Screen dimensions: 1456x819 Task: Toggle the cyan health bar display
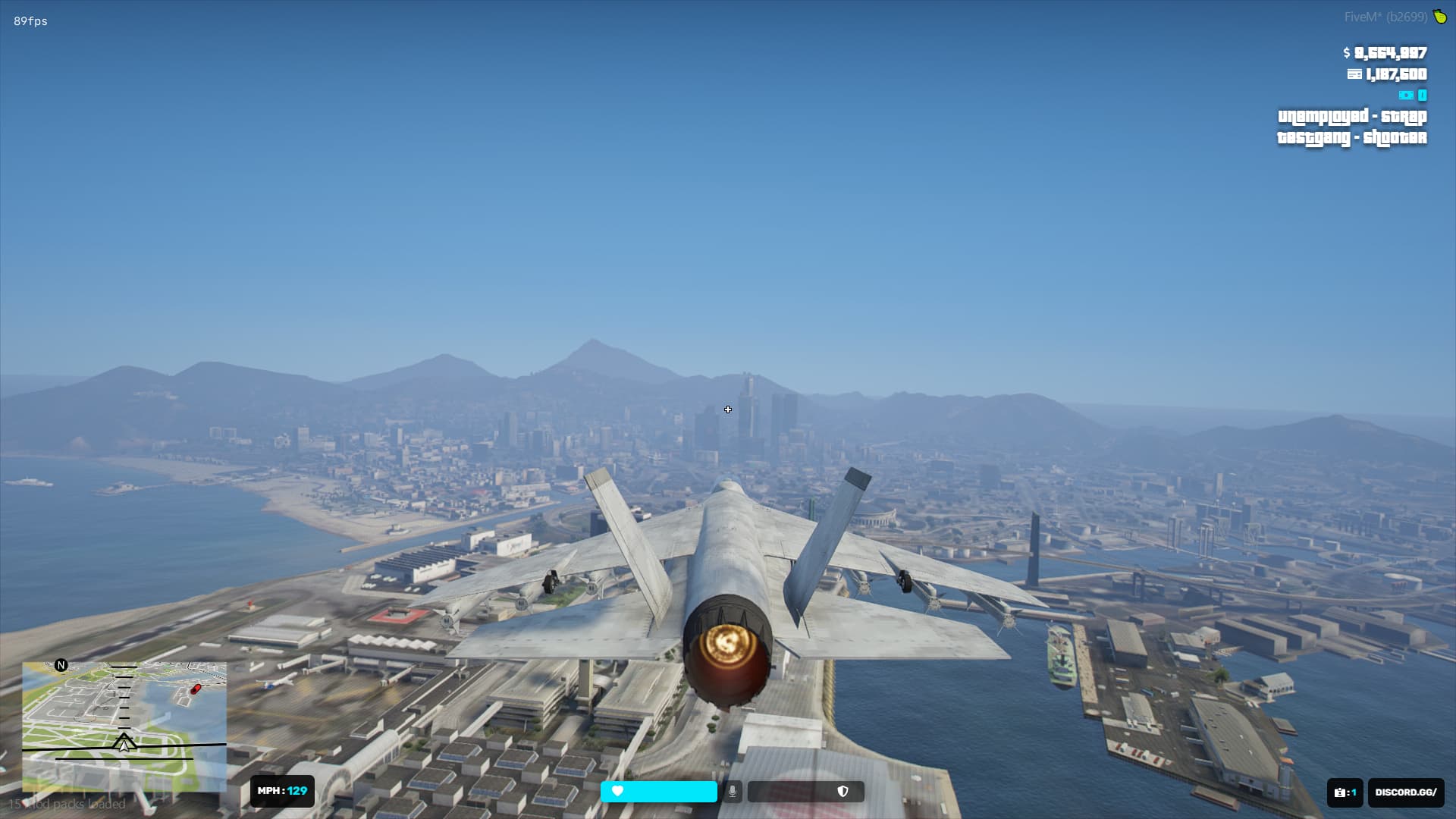pyautogui.click(x=660, y=791)
